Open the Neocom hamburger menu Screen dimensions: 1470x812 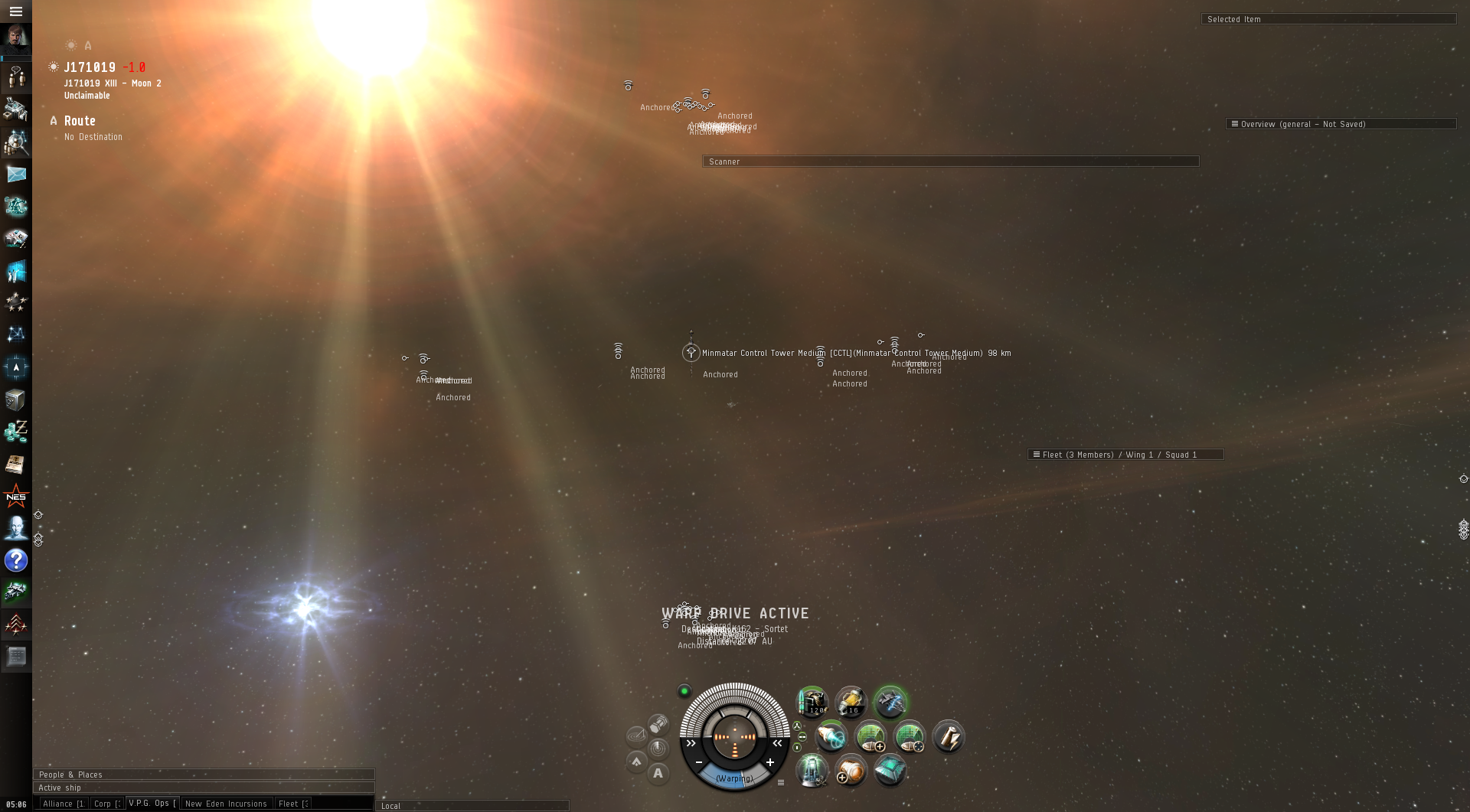coord(15,11)
